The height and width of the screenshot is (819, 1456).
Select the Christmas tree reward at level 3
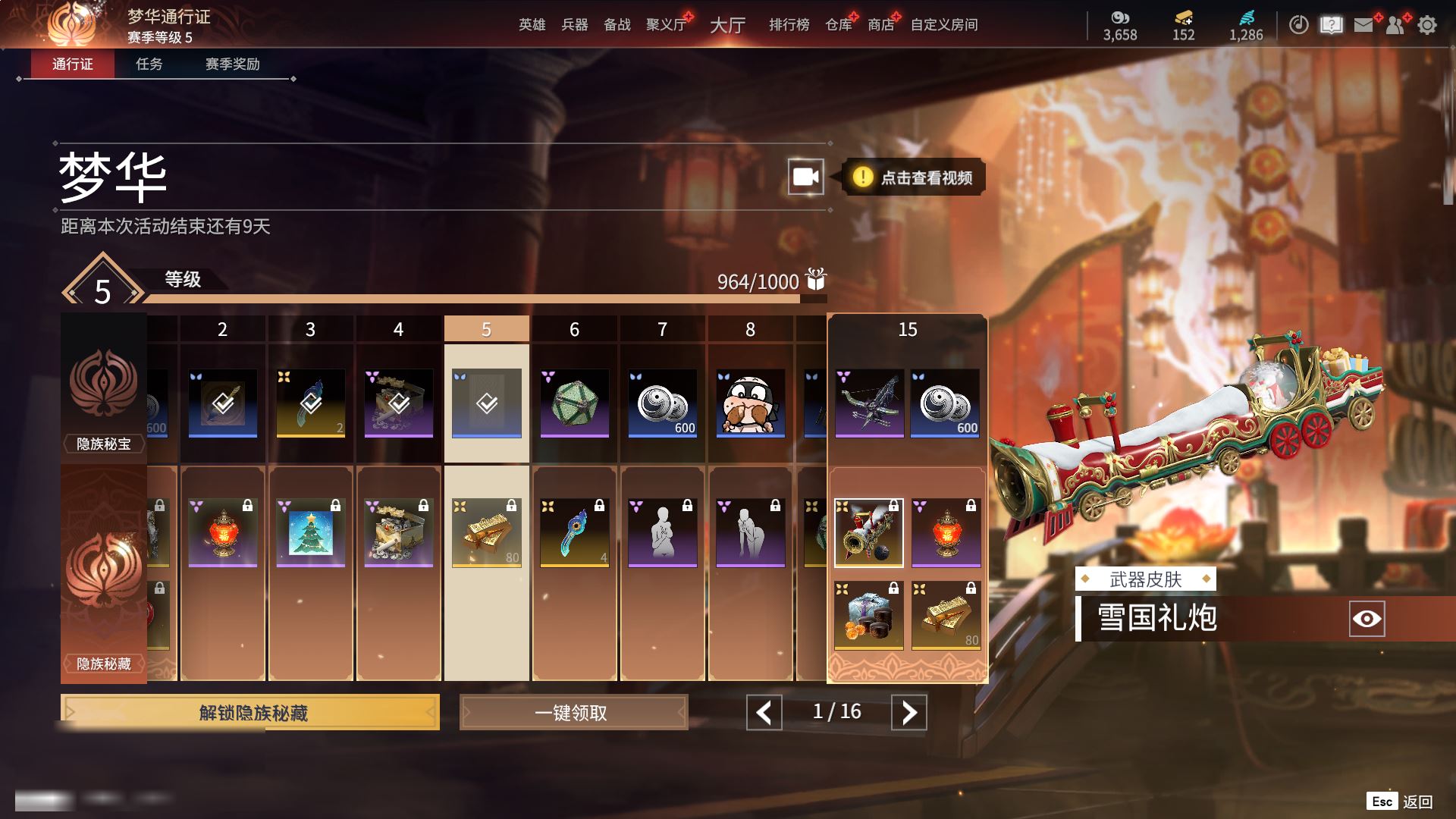point(311,532)
